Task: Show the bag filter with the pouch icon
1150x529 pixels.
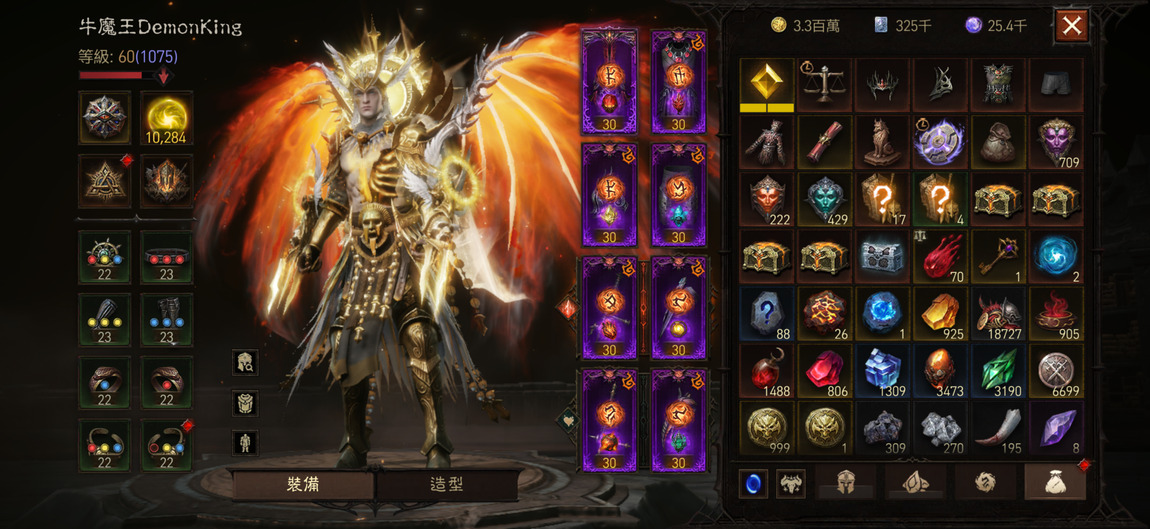Action: click(x=1055, y=483)
